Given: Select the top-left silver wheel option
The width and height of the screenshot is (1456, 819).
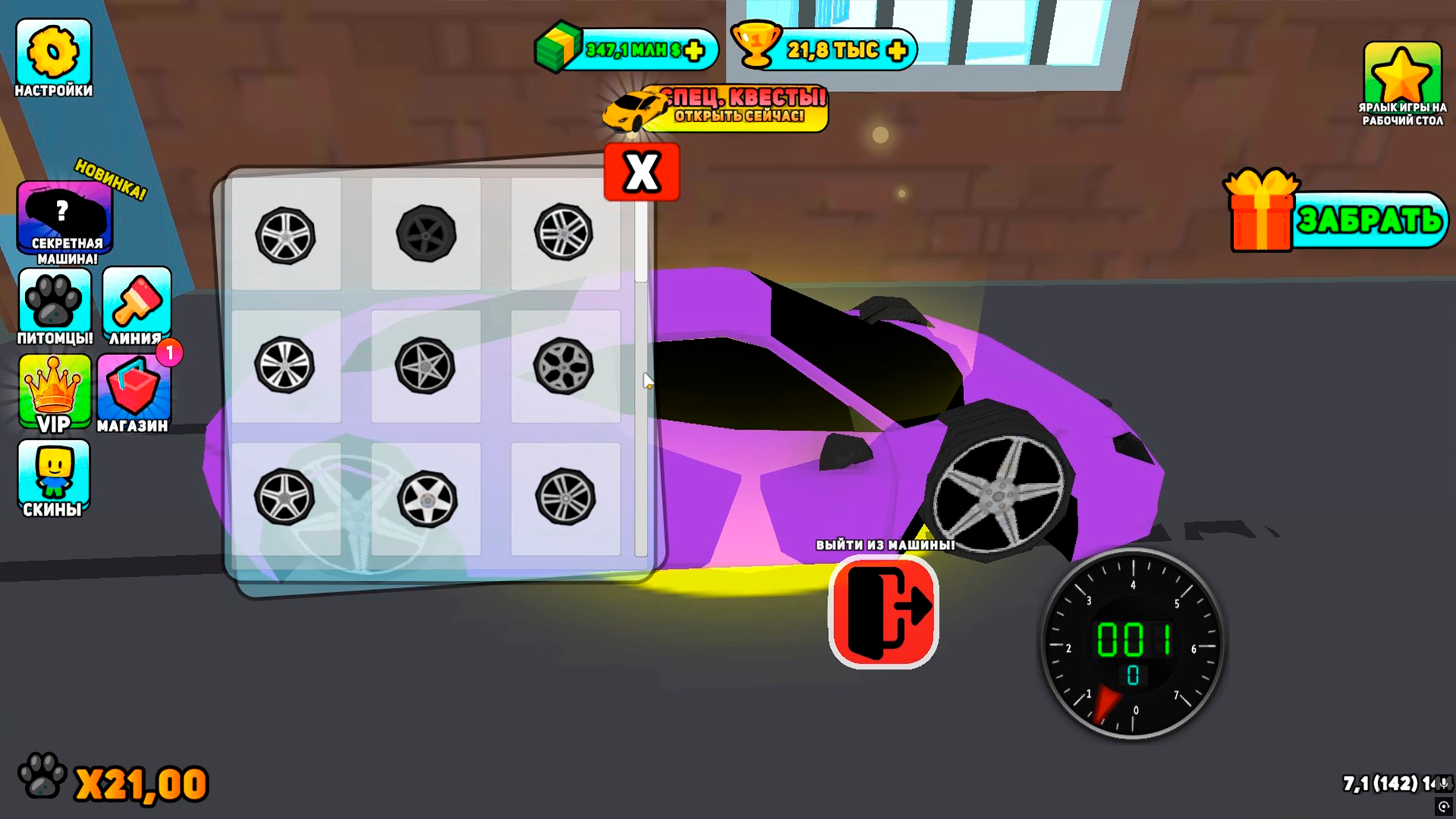Looking at the screenshot, I should tap(287, 235).
